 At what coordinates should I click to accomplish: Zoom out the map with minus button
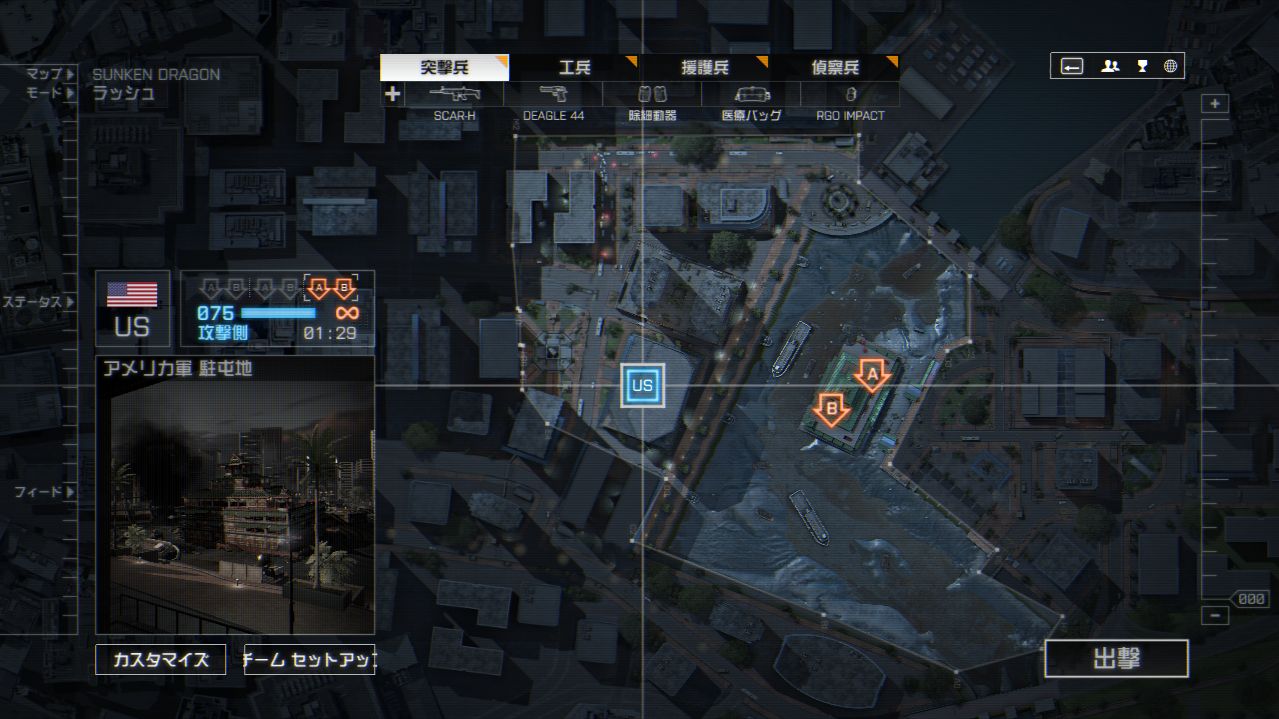[1215, 616]
